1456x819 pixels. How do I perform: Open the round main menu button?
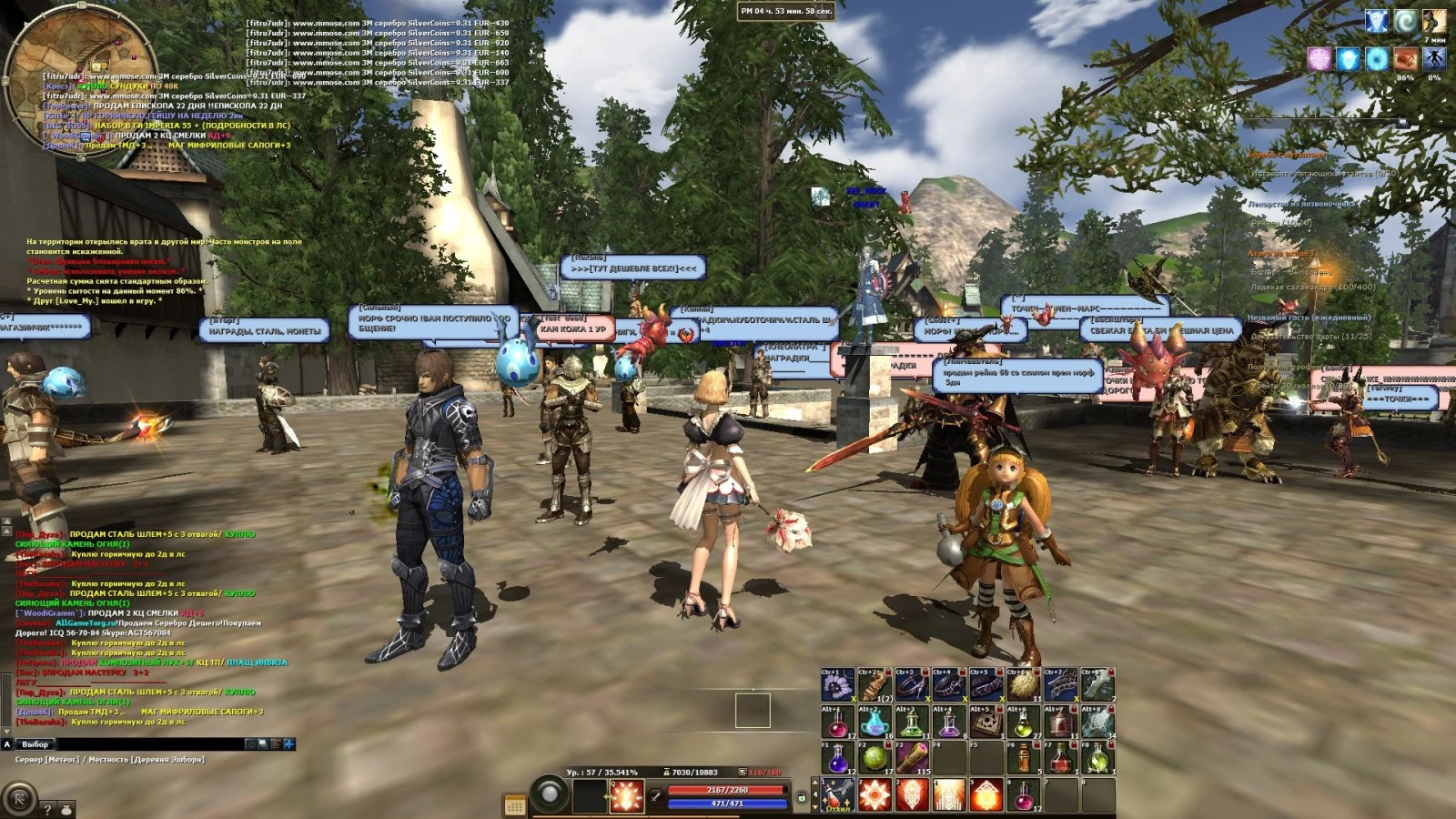click(19, 799)
